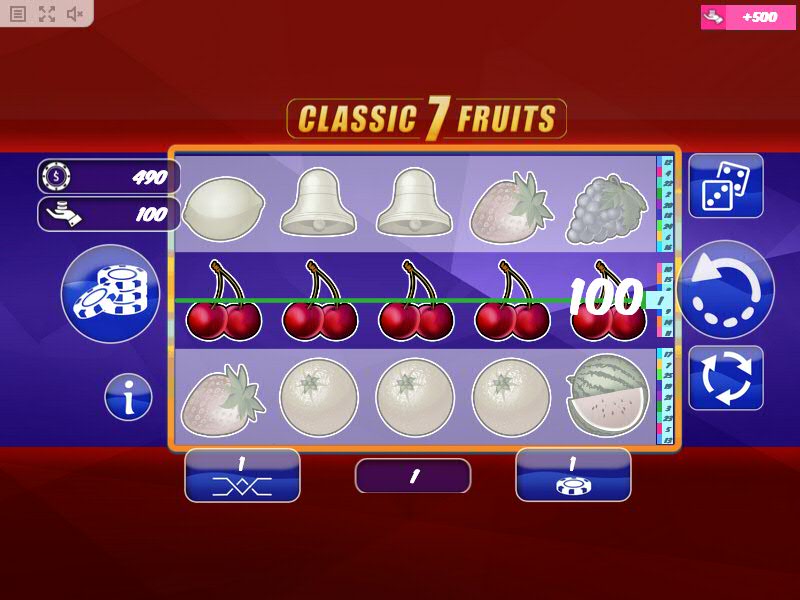Claim the +500 bonus credits
Viewport: 800px width, 600px height.
coord(748,17)
